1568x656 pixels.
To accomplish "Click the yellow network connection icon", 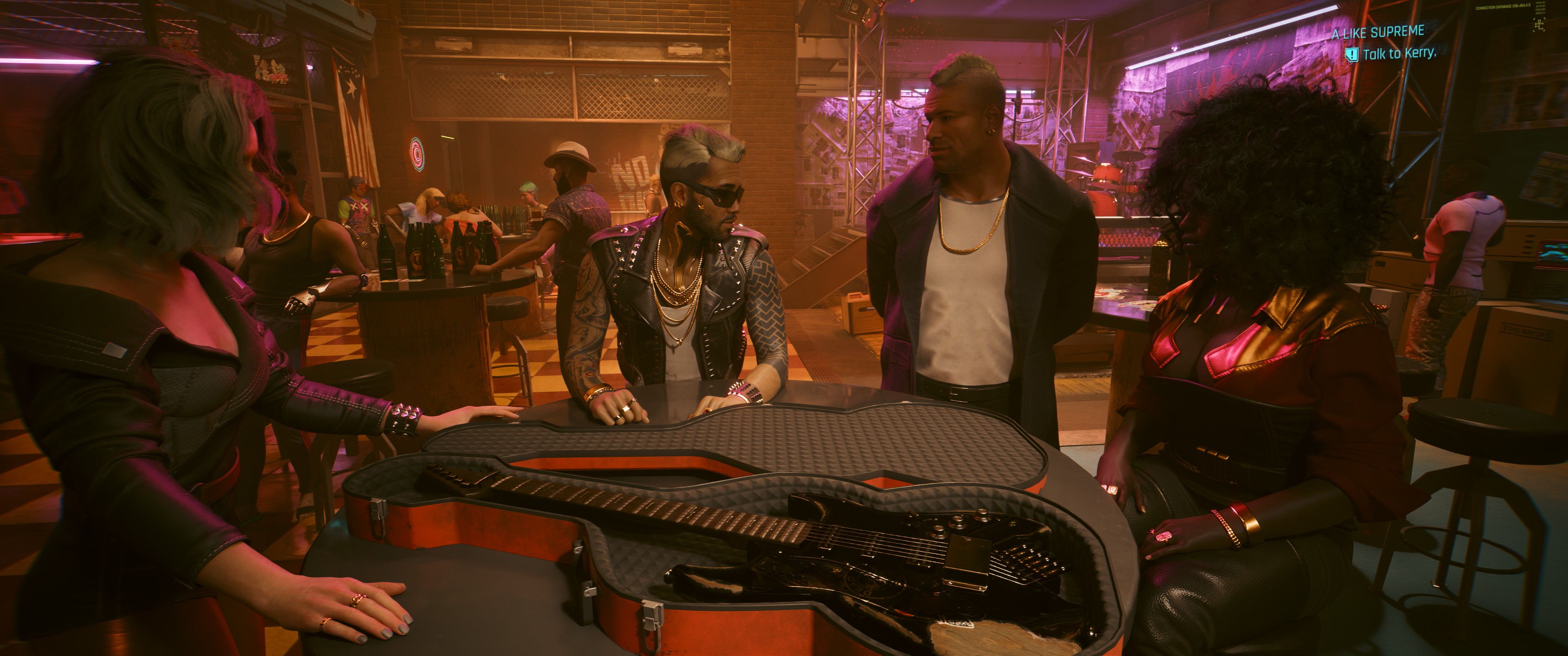I will tap(1539, 25).
